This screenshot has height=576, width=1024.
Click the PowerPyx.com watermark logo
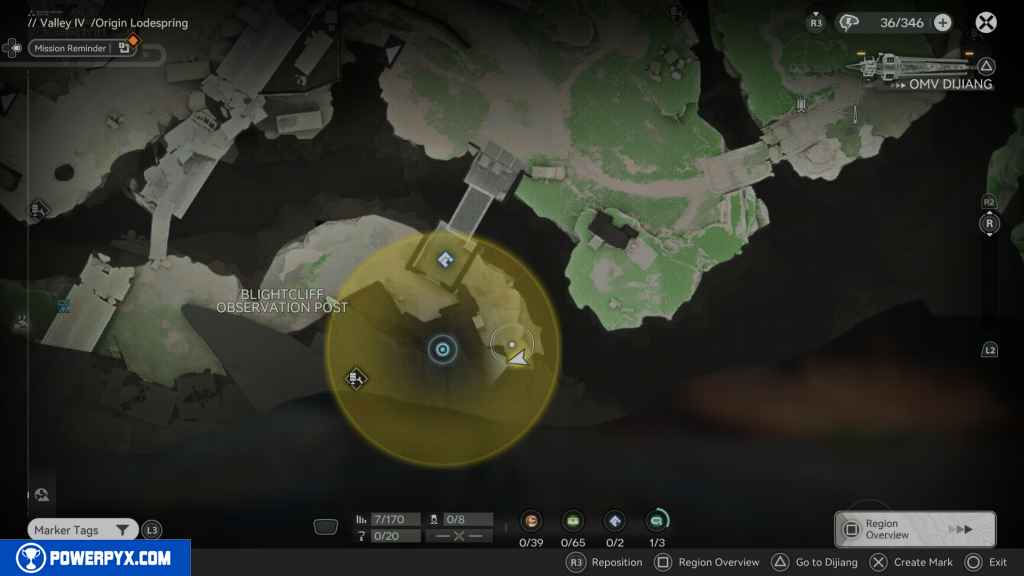(95, 558)
